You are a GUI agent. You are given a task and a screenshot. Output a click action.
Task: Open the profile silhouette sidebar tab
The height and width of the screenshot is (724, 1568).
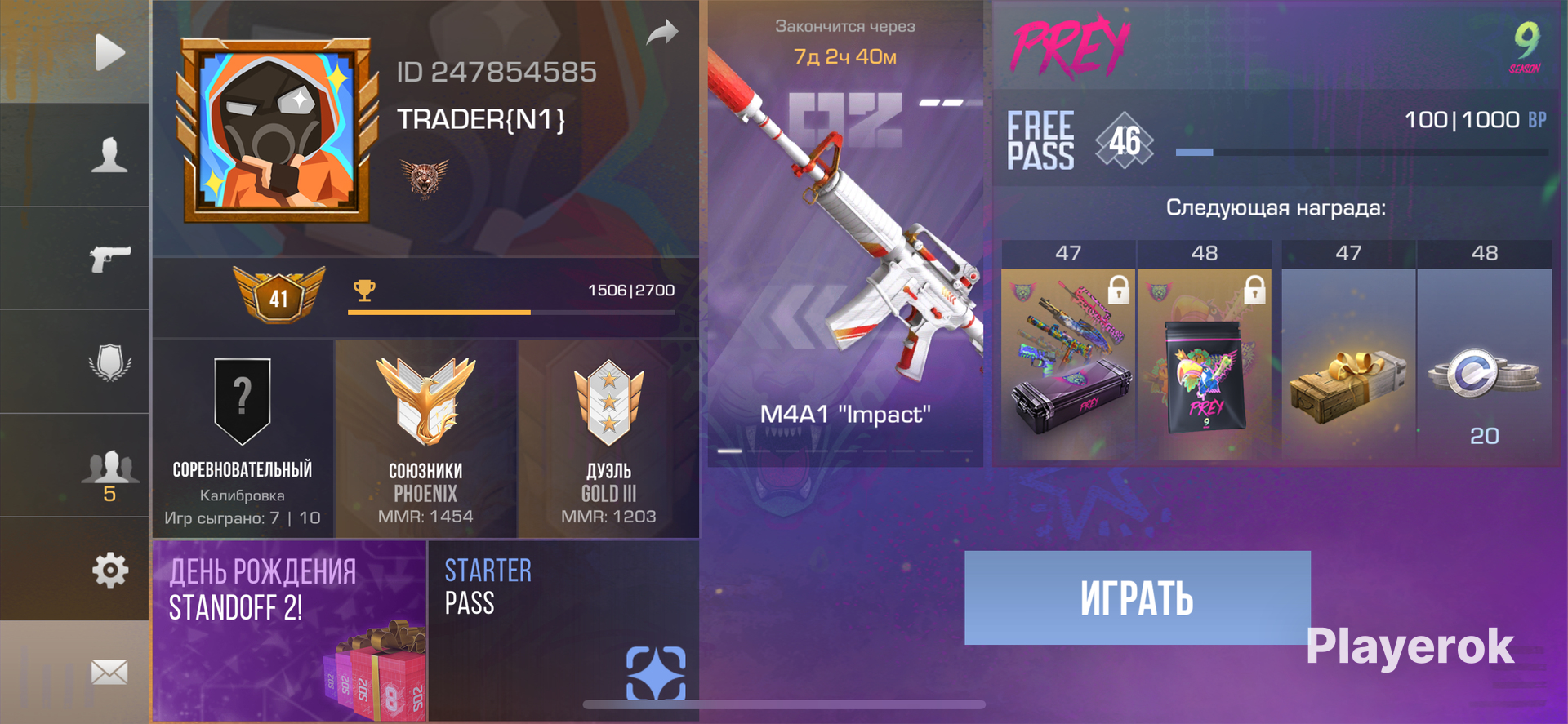pyautogui.click(x=109, y=155)
